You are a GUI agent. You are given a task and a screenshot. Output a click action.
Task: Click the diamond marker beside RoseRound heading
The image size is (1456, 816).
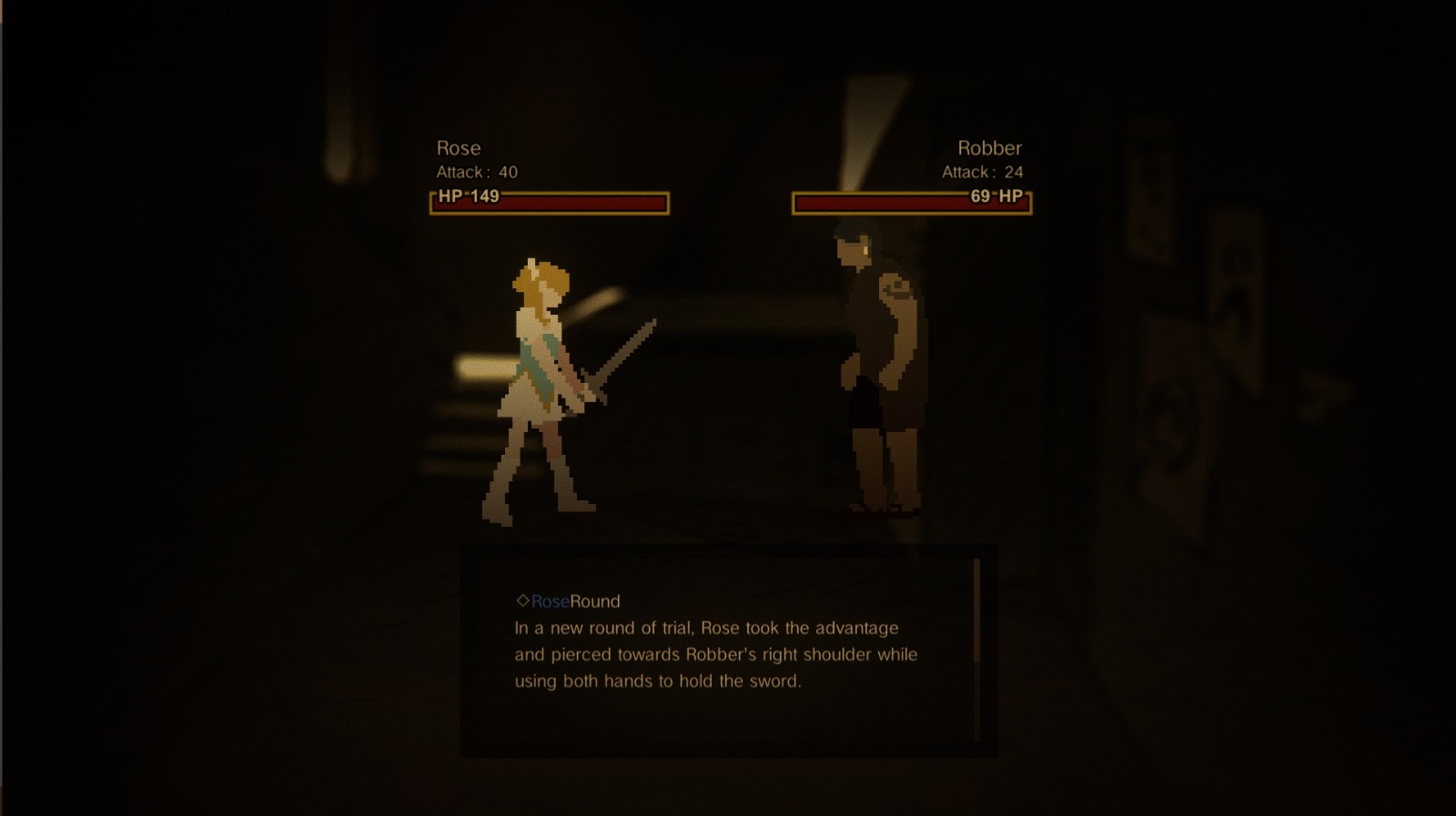525,600
